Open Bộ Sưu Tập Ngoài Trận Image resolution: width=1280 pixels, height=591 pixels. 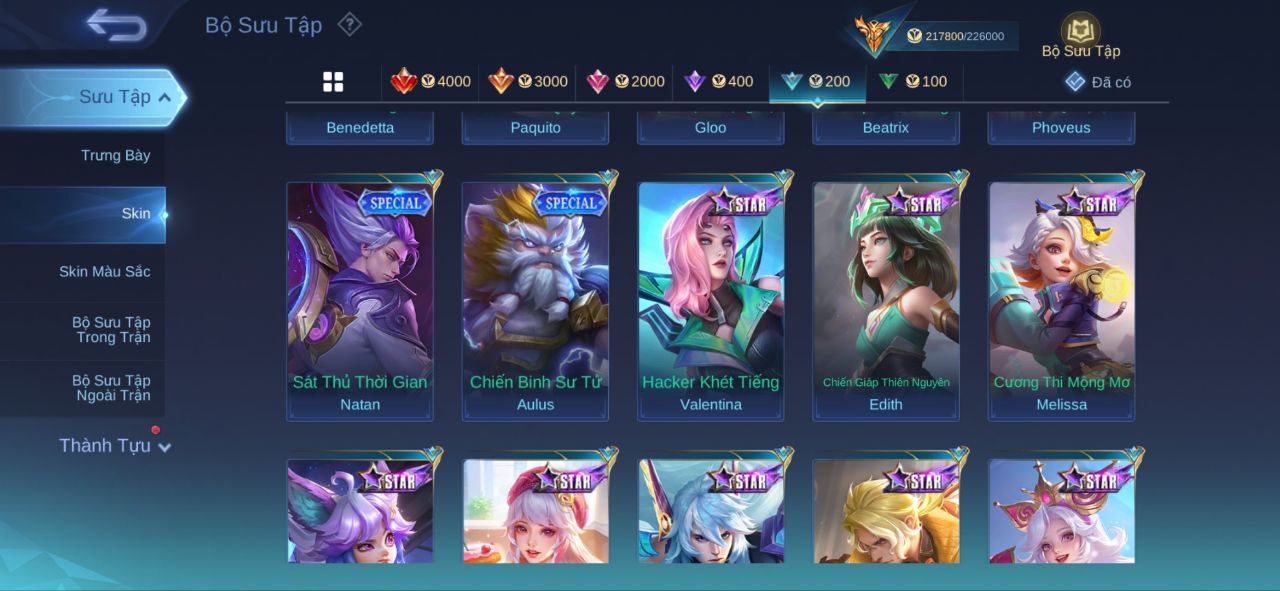(x=110, y=388)
